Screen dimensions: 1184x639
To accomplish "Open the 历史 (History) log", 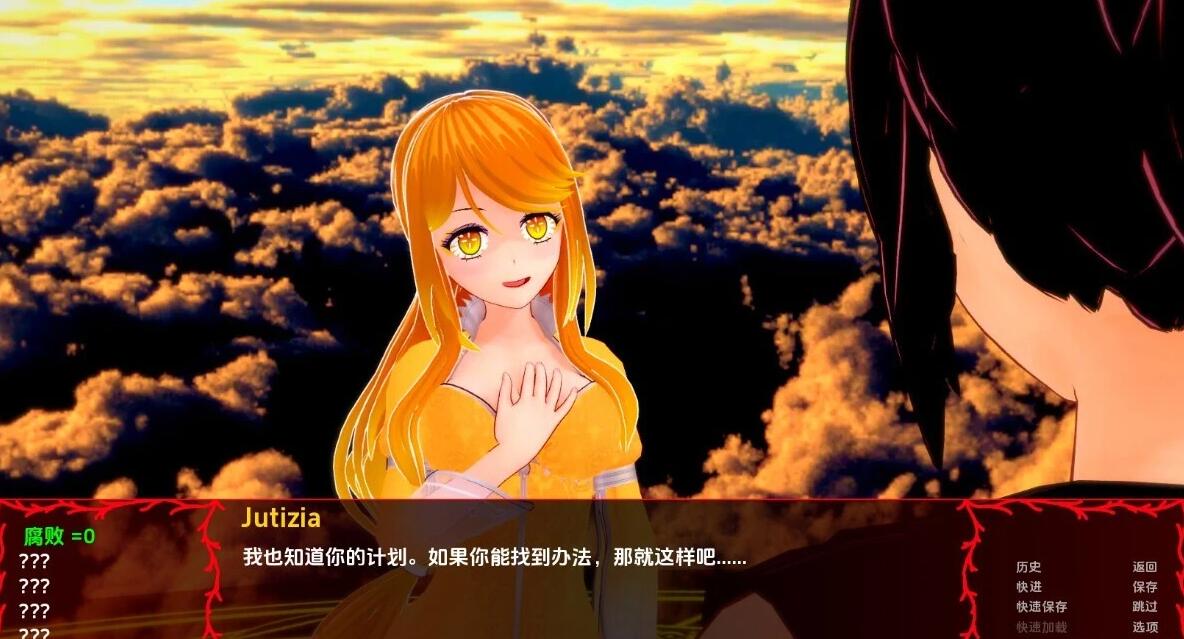I will click(1028, 567).
